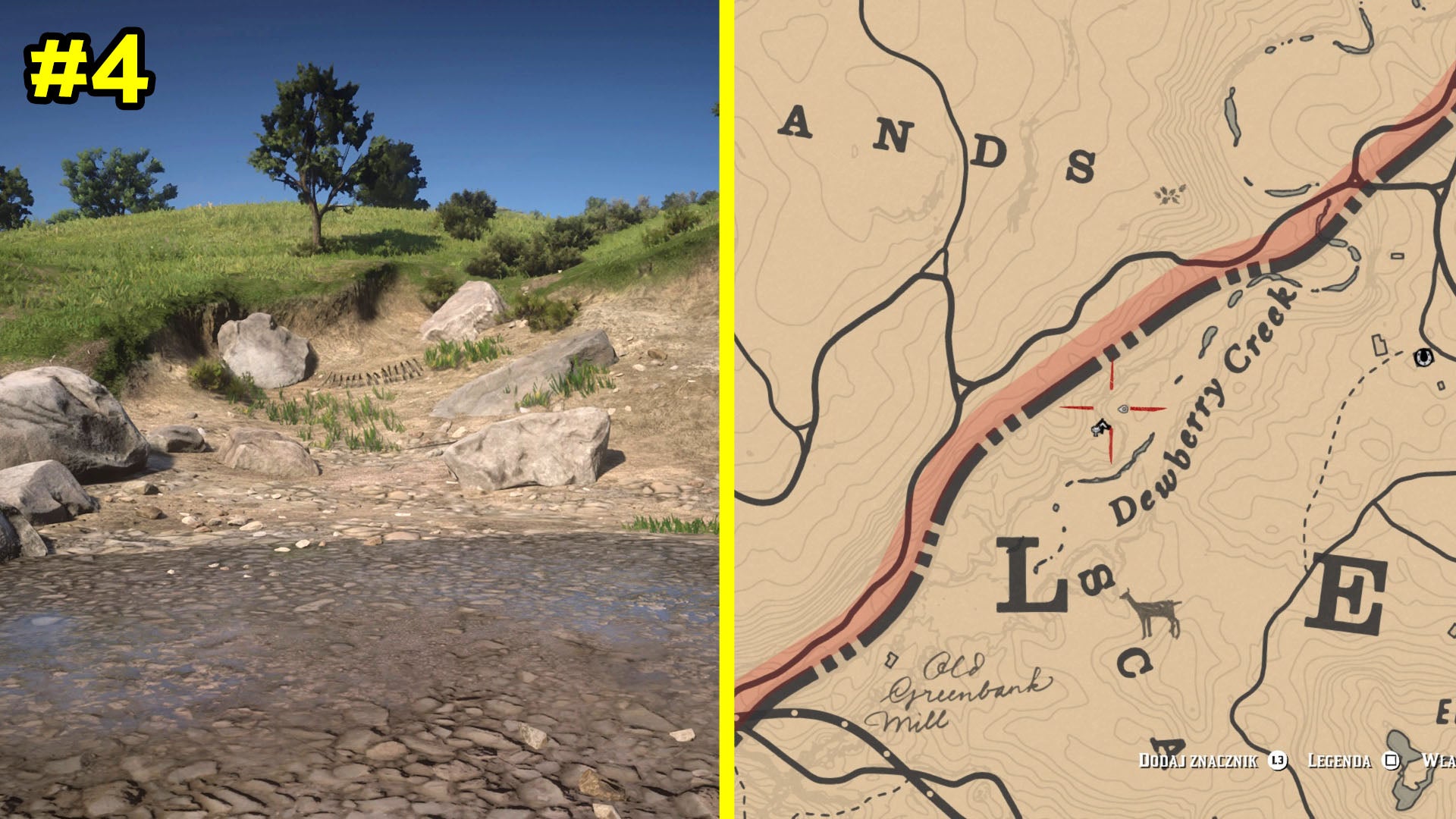Click the horseshoe stable icon on the map

pos(1423,358)
